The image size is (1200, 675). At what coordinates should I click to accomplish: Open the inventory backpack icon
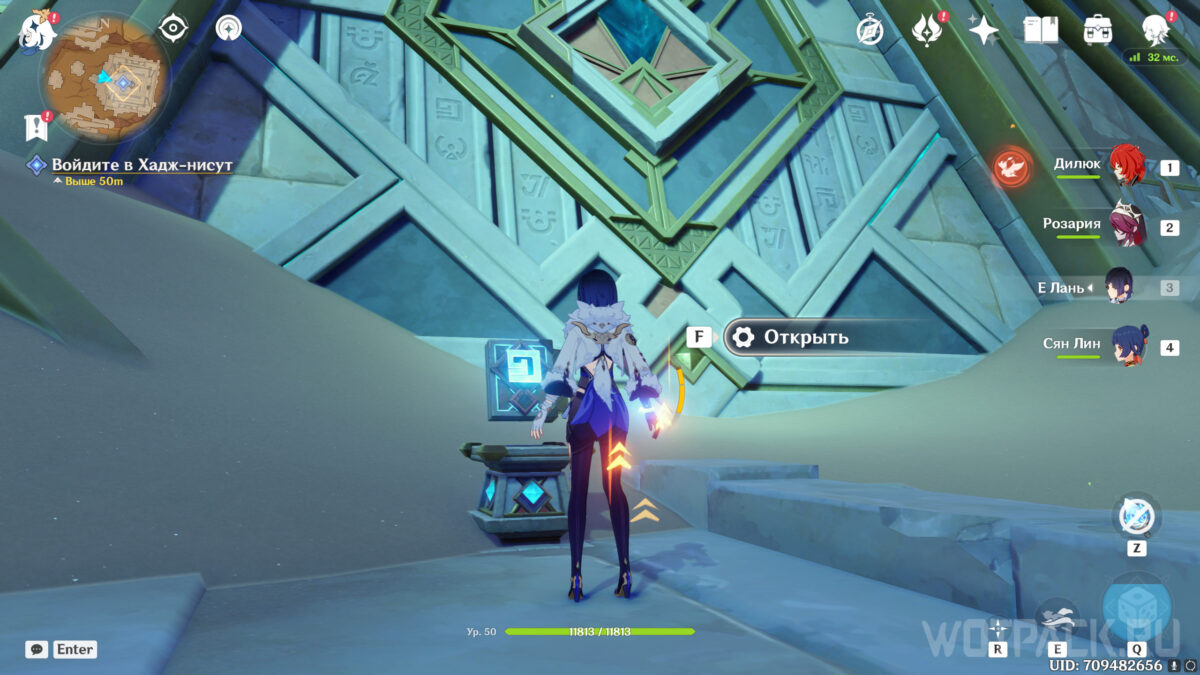click(1099, 30)
